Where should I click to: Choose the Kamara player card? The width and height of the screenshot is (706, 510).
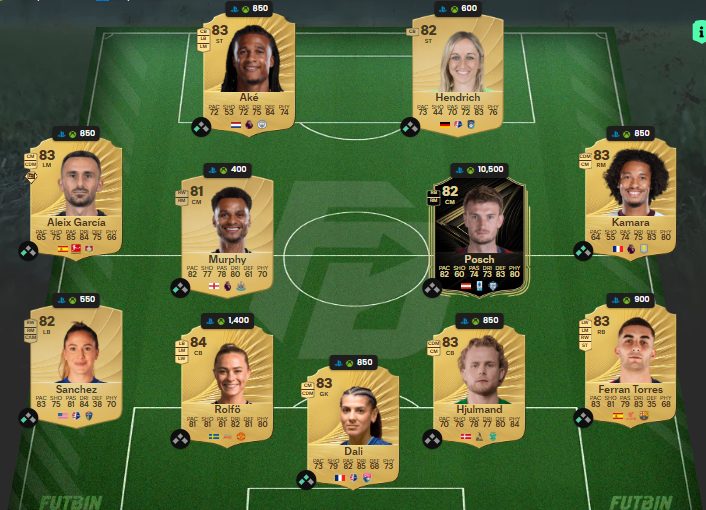coord(630,195)
